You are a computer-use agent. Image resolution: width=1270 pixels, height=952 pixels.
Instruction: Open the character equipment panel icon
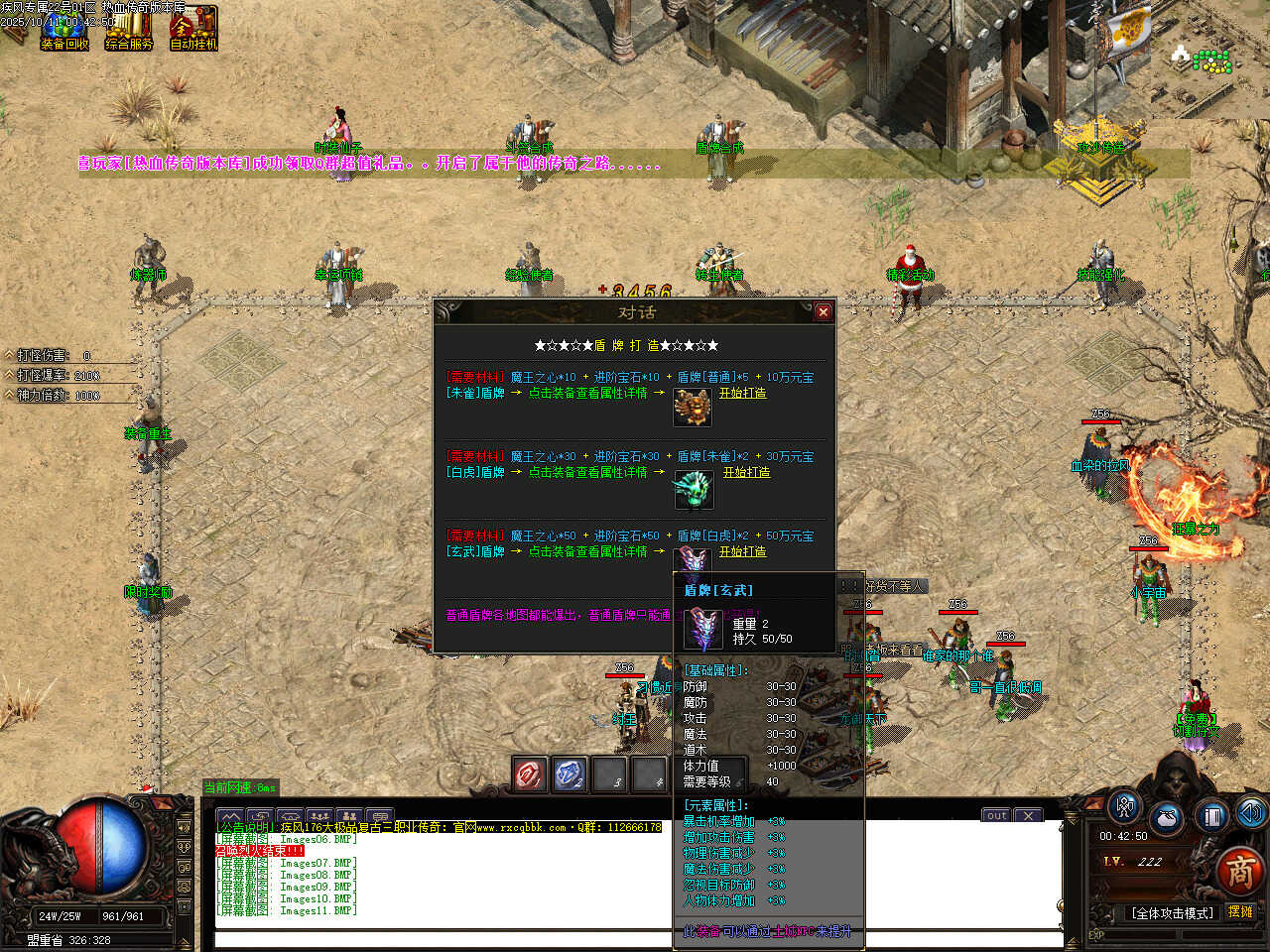click(1124, 807)
